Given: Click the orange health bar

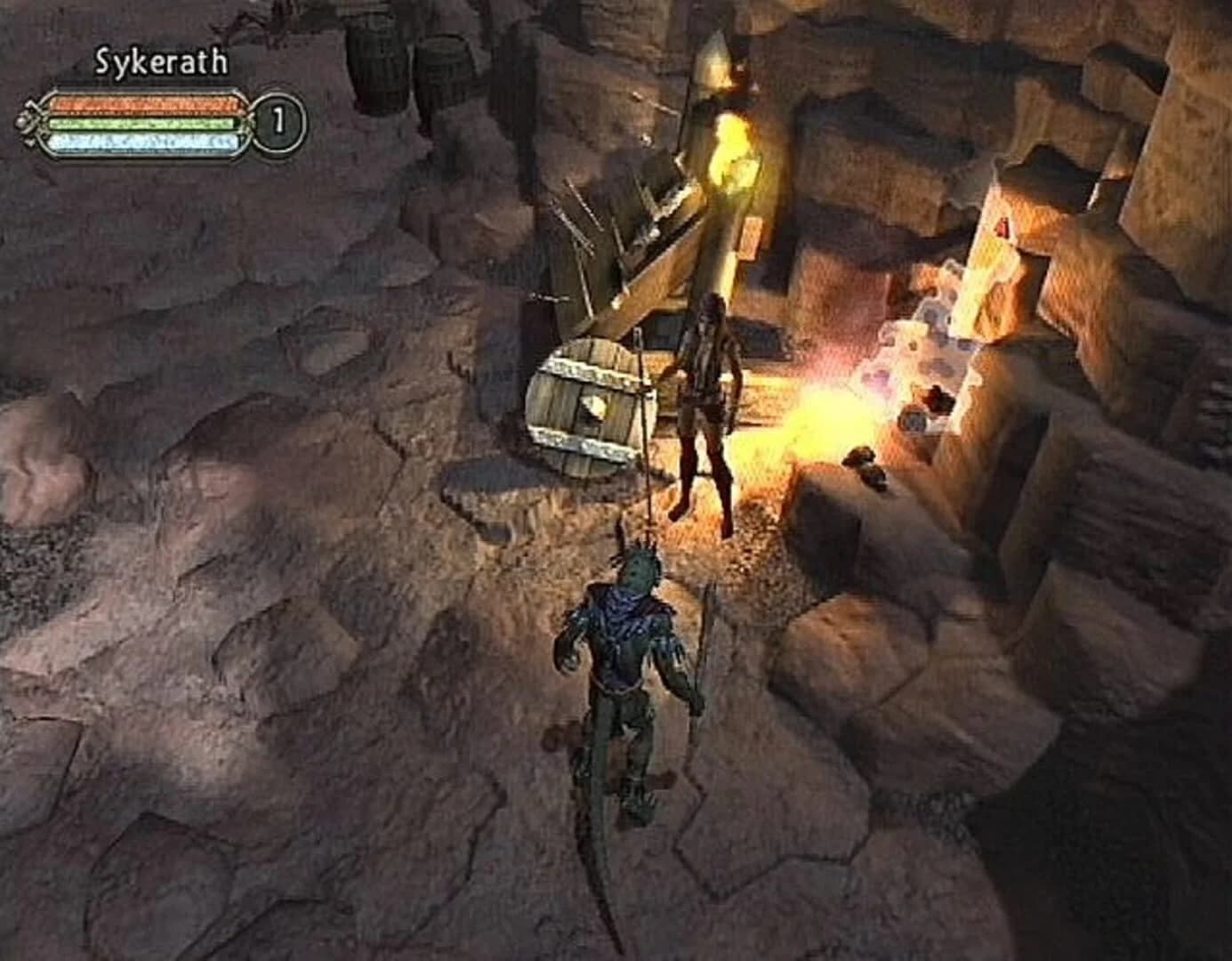Looking at the screenshot, I should 147,106.
